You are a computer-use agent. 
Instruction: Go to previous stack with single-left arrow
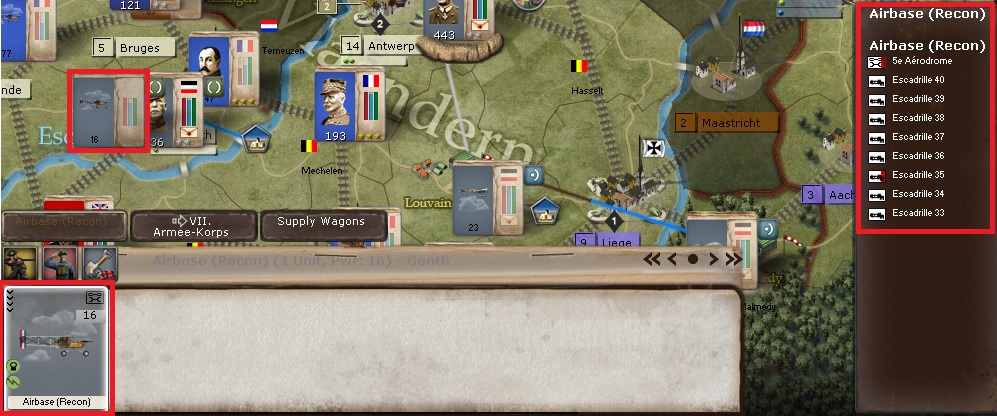(x=673, y=259)
